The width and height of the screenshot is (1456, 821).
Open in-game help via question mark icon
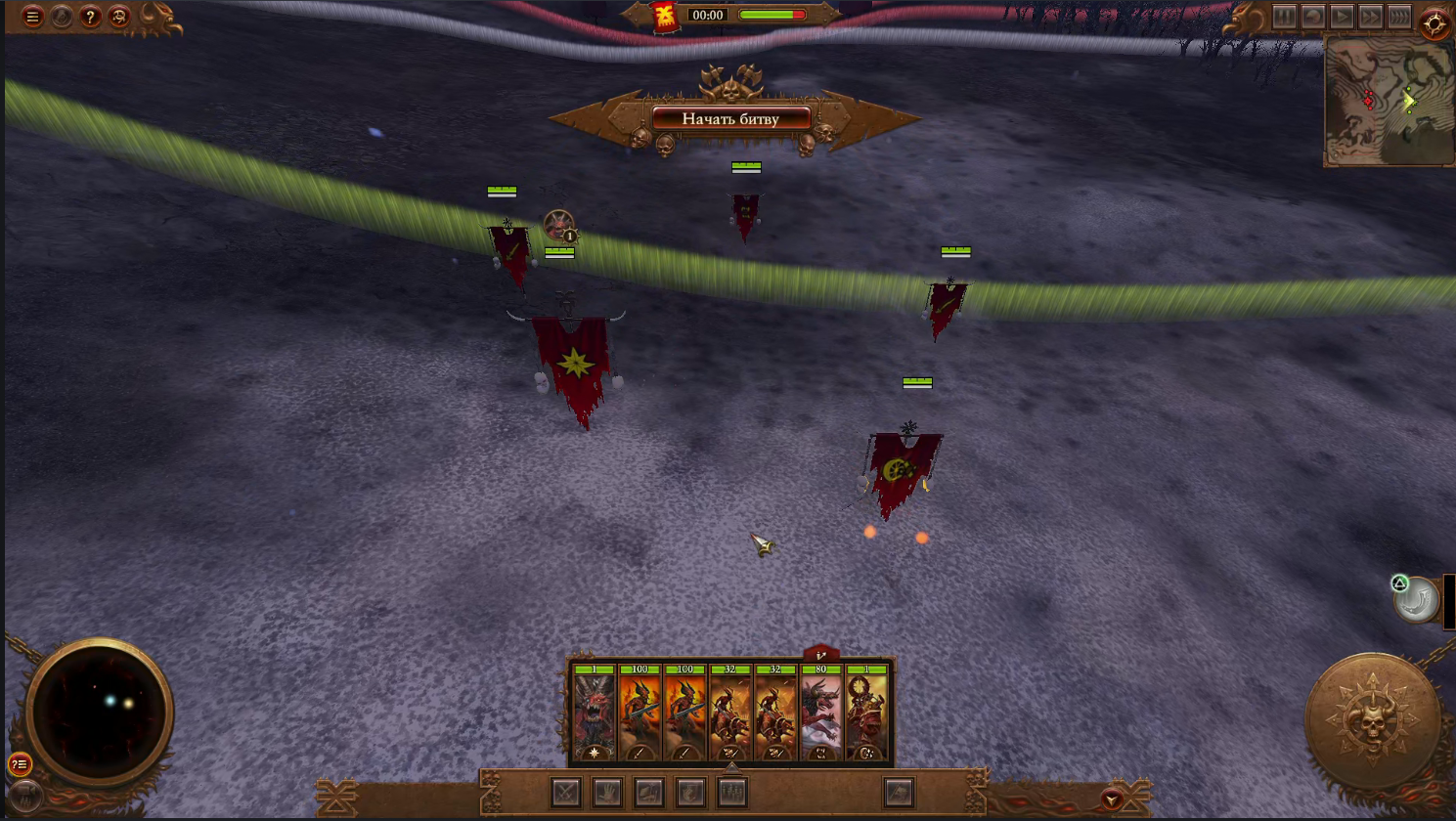(x=89, y=17)
